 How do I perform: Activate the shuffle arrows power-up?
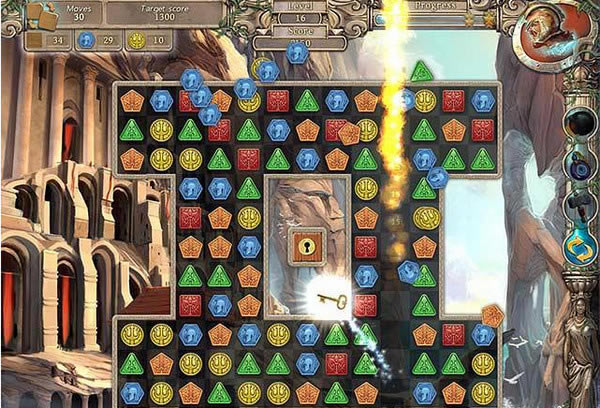click(x=580, y=248)
